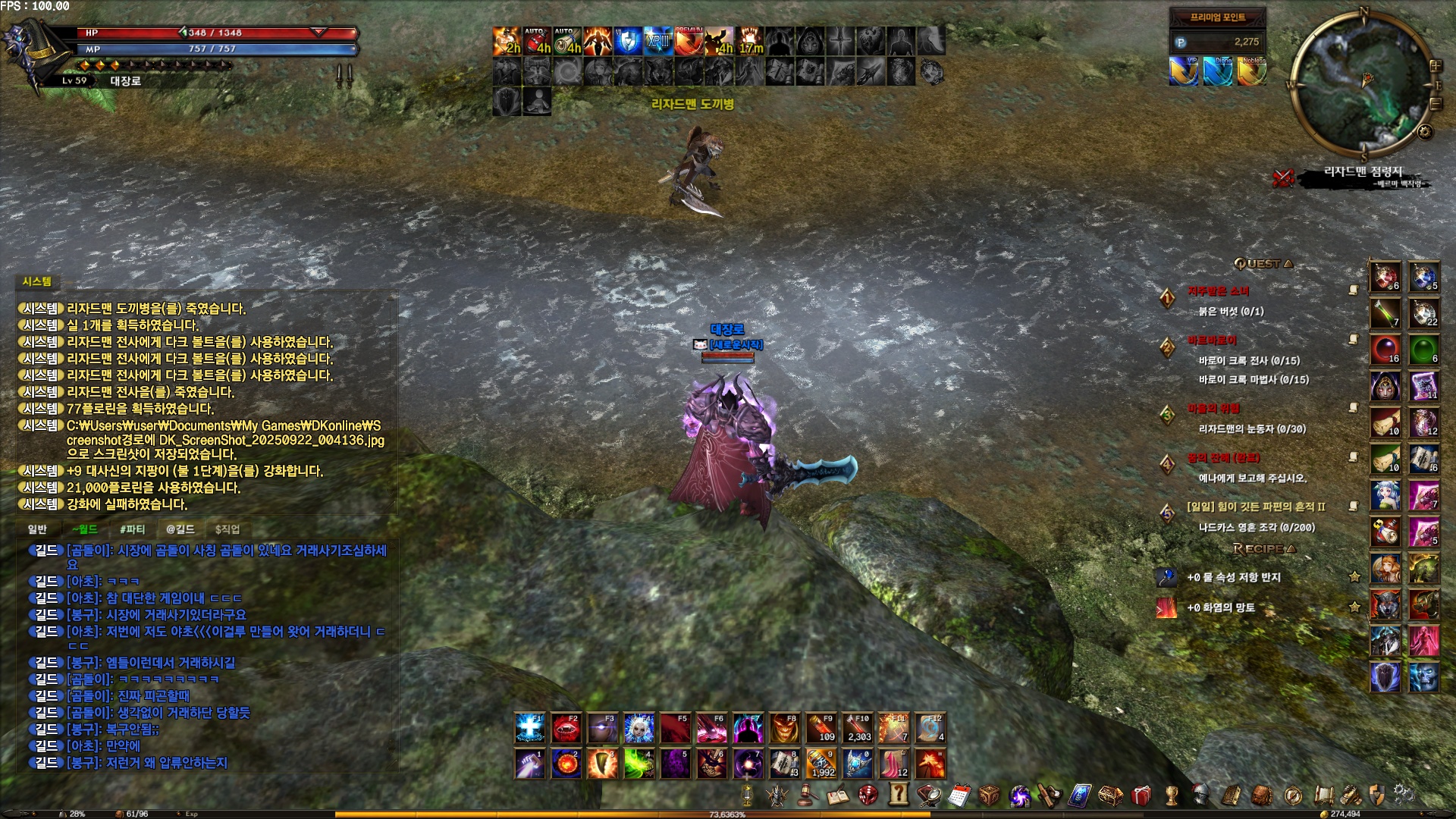Switch to the #파티 chat tab
This screenshot has width=1456, height=819.
[x=132, y=529]
